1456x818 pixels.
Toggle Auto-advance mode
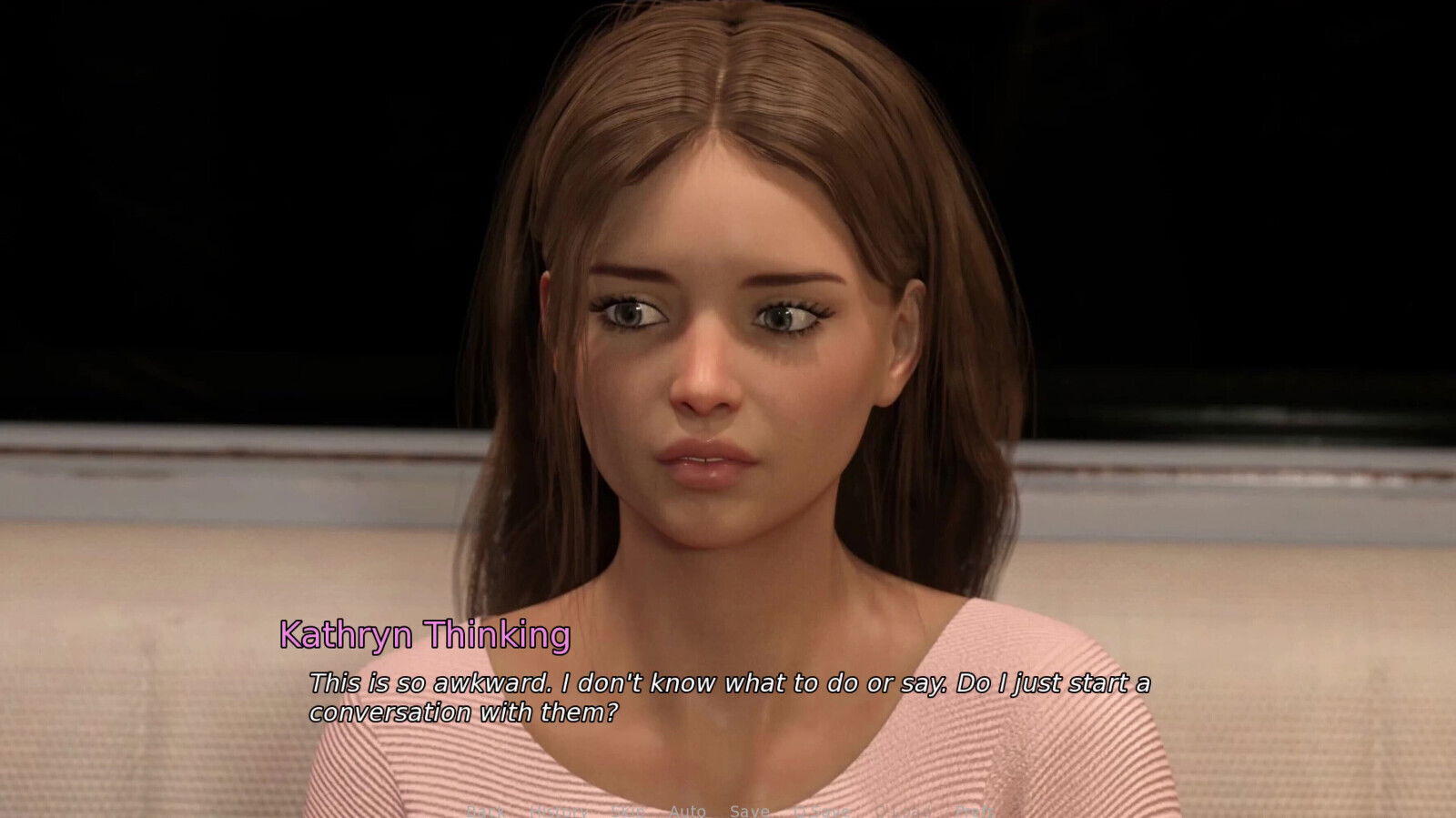click(687, 811)
